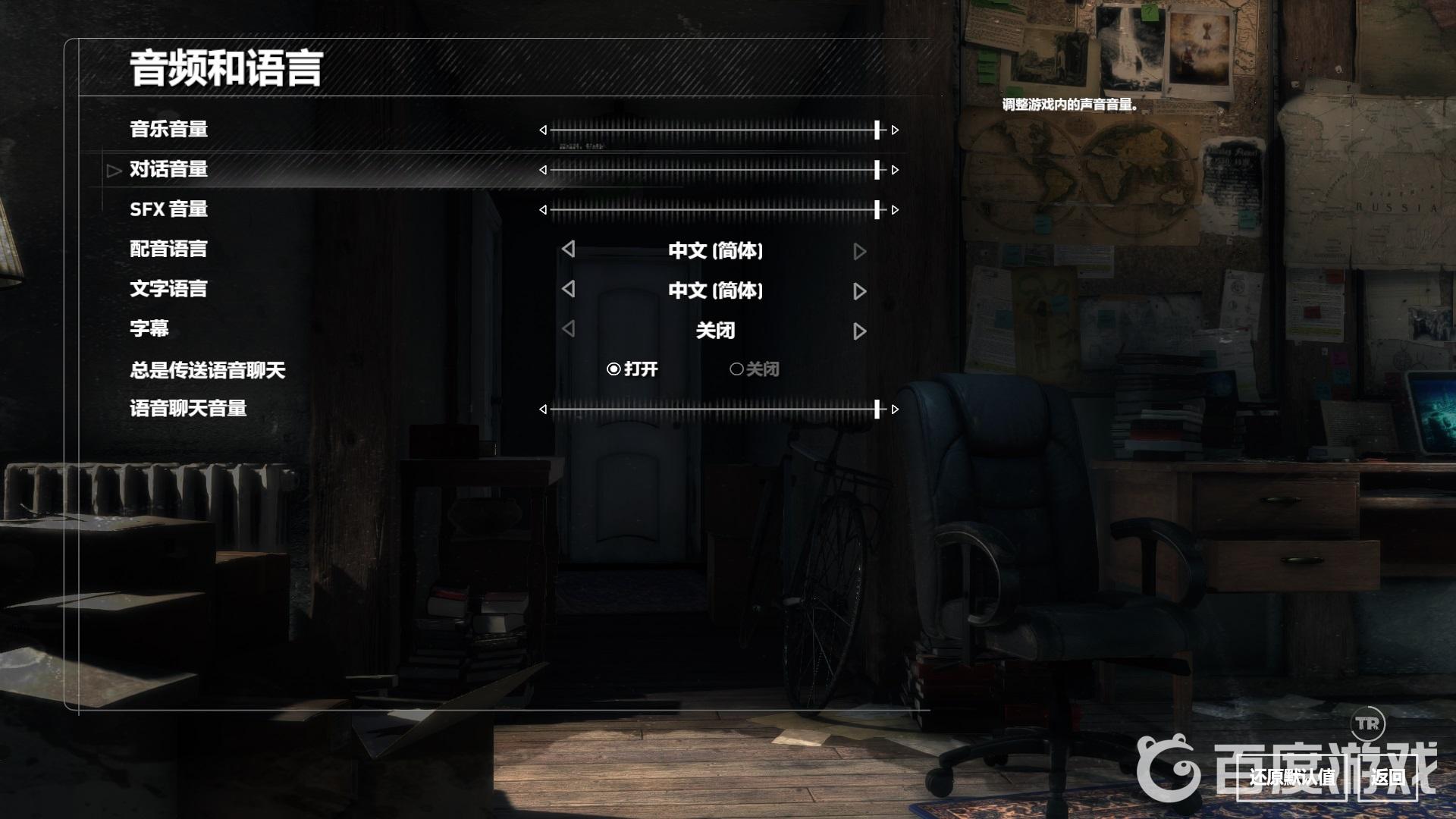The width and height of the screenshot is (1456, 819).
Task: Change 文字语言 to the next option
Action: [x=859, y=291]
